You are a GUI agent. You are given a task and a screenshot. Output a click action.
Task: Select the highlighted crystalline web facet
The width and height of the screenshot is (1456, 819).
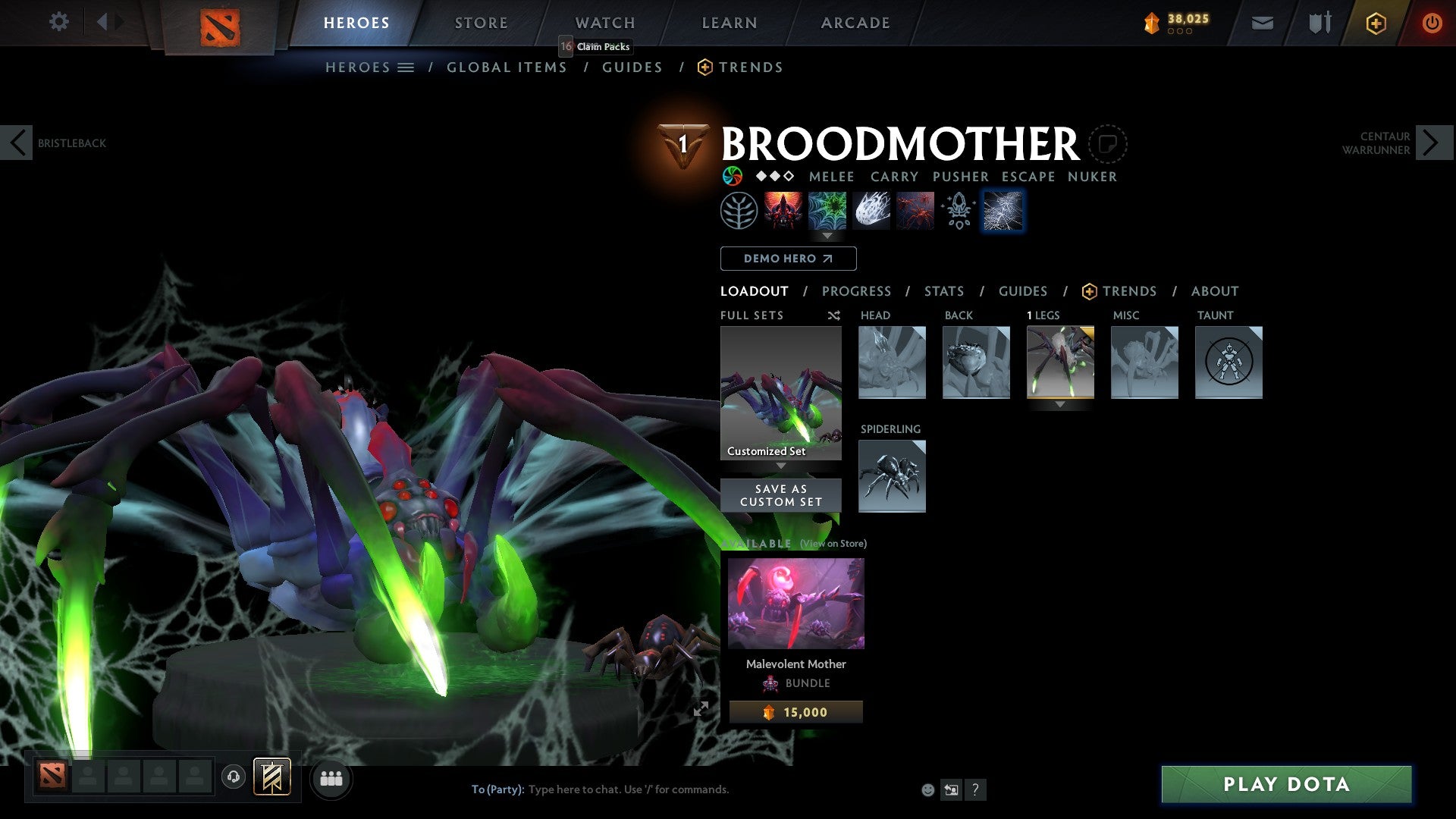(x=1003, y=211)
